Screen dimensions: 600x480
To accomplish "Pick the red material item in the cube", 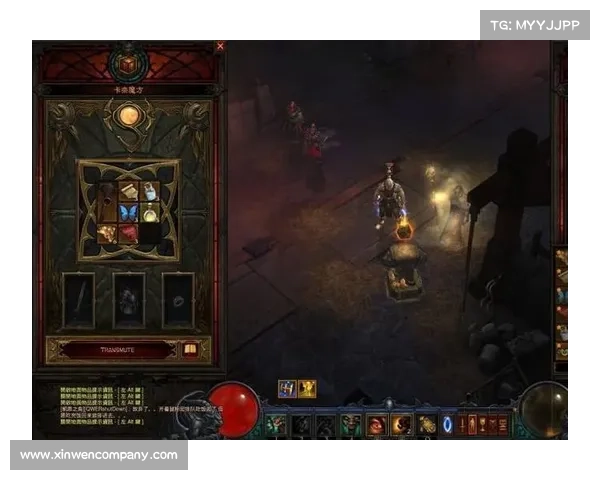I will click(x=127, y=234).
